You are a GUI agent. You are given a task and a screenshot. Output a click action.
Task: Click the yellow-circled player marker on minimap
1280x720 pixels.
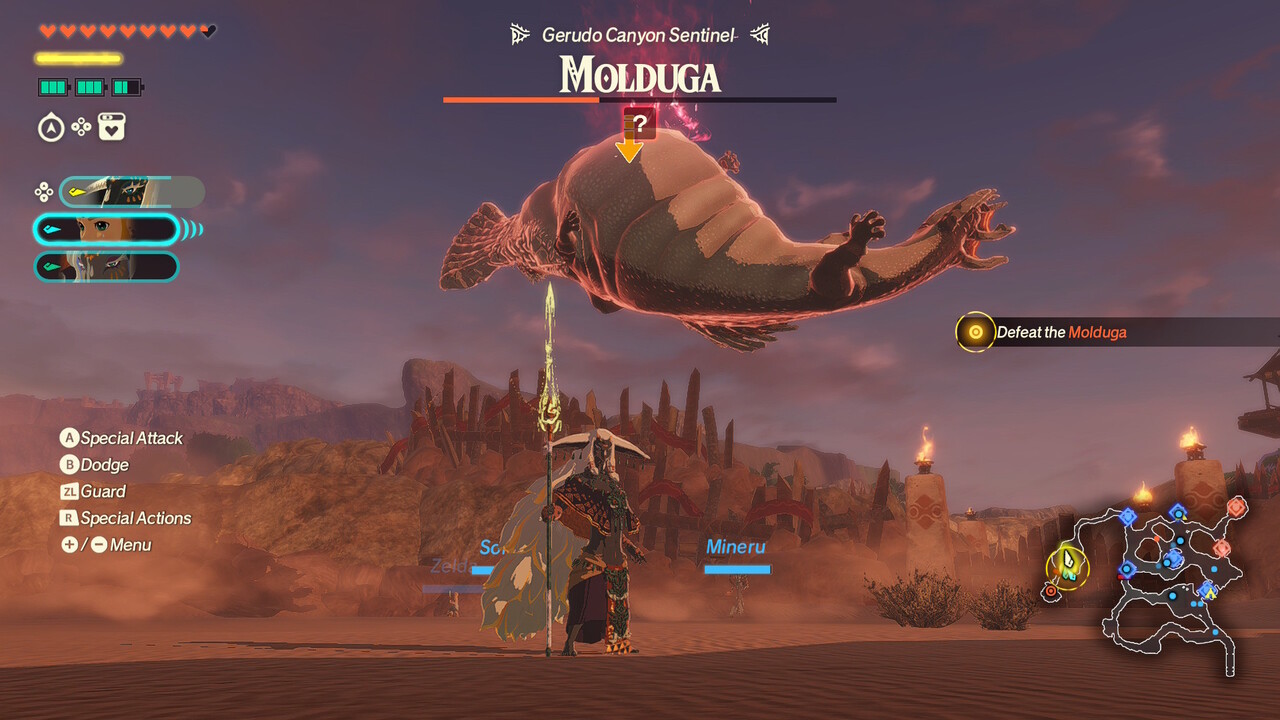tap(1067, 566)
